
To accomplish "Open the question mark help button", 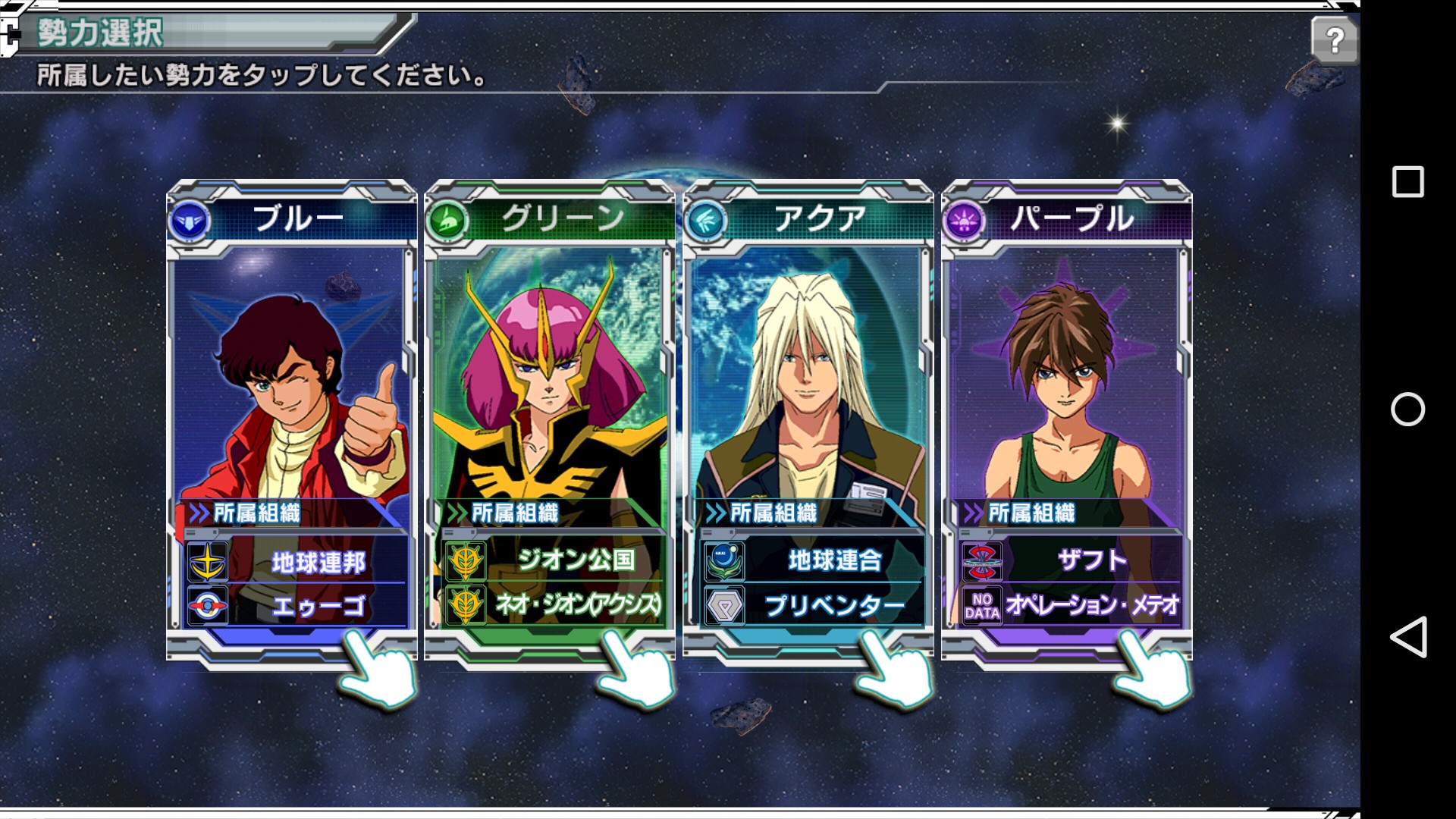I will (x=1334, y=39).
